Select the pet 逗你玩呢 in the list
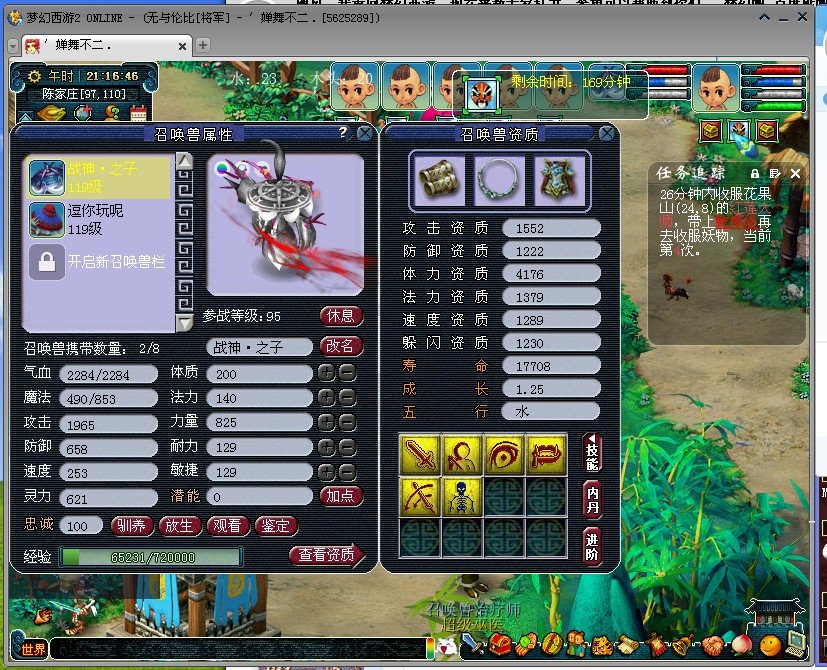The image size is (827, 670). [100, 219]
